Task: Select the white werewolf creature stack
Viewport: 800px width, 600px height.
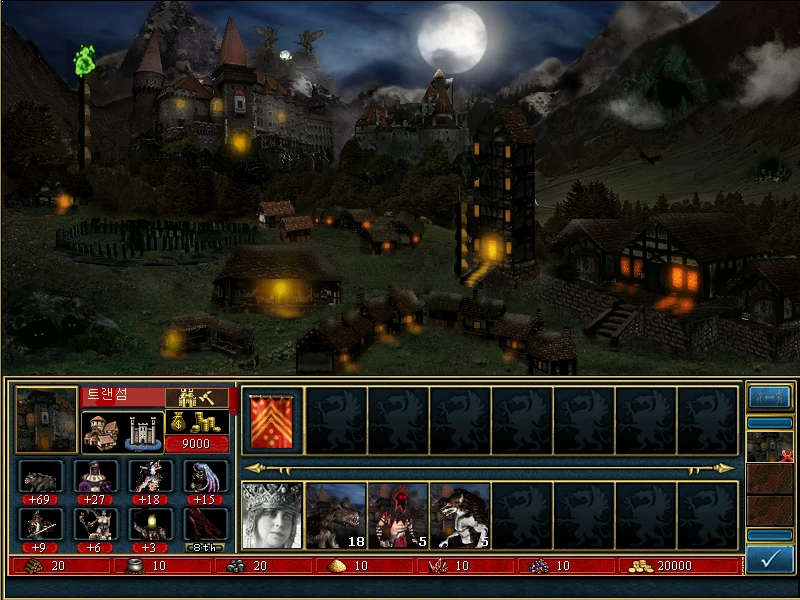Action: pos(459,515)
